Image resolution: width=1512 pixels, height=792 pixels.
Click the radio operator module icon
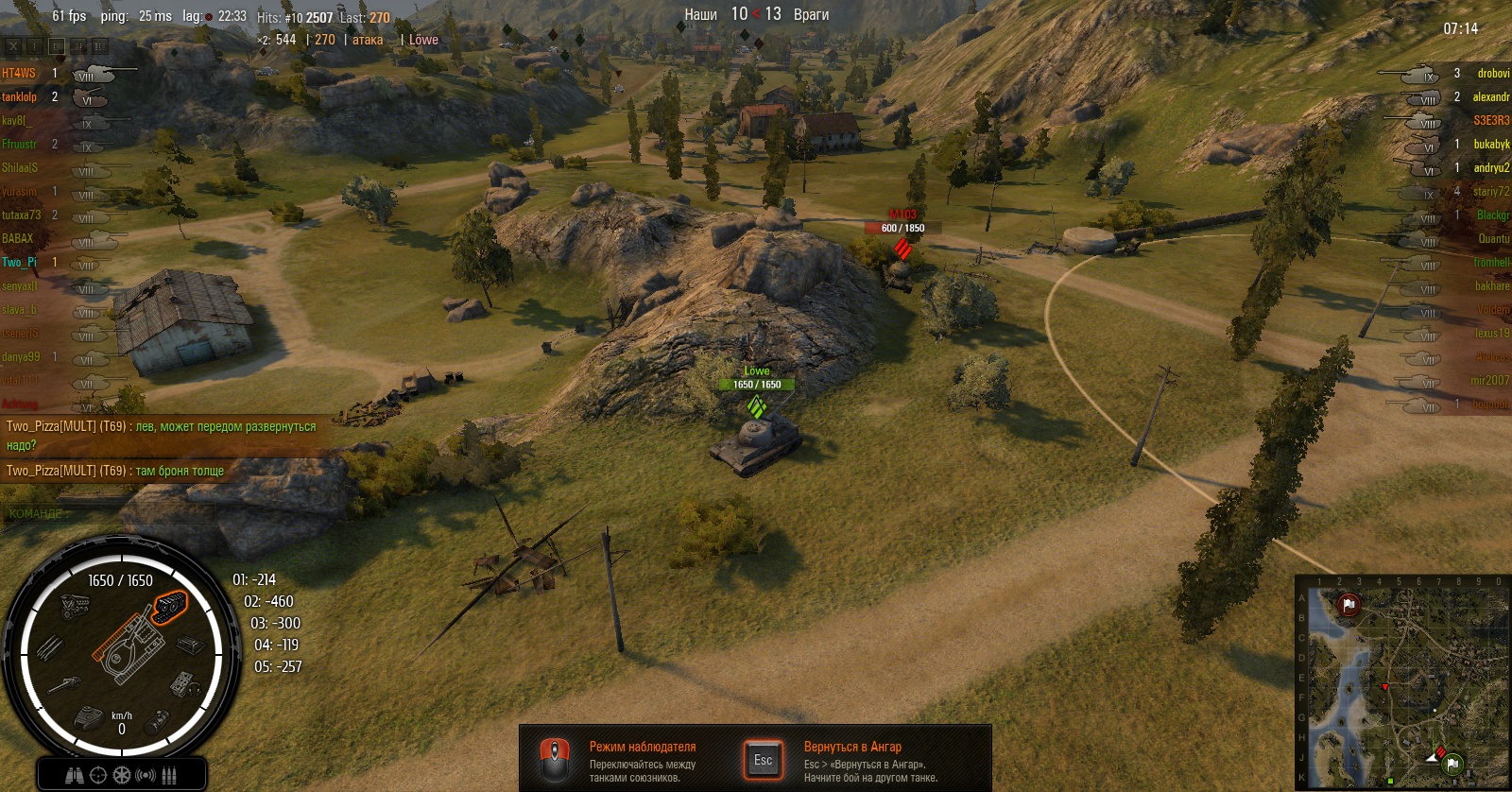(181, 681)
